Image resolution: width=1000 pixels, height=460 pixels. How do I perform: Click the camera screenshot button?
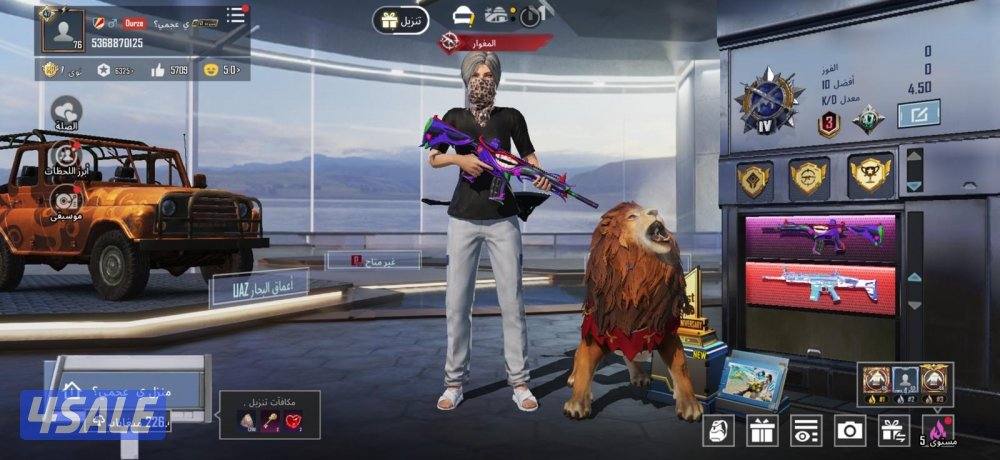pyautogui.click(x=850, y=431)
